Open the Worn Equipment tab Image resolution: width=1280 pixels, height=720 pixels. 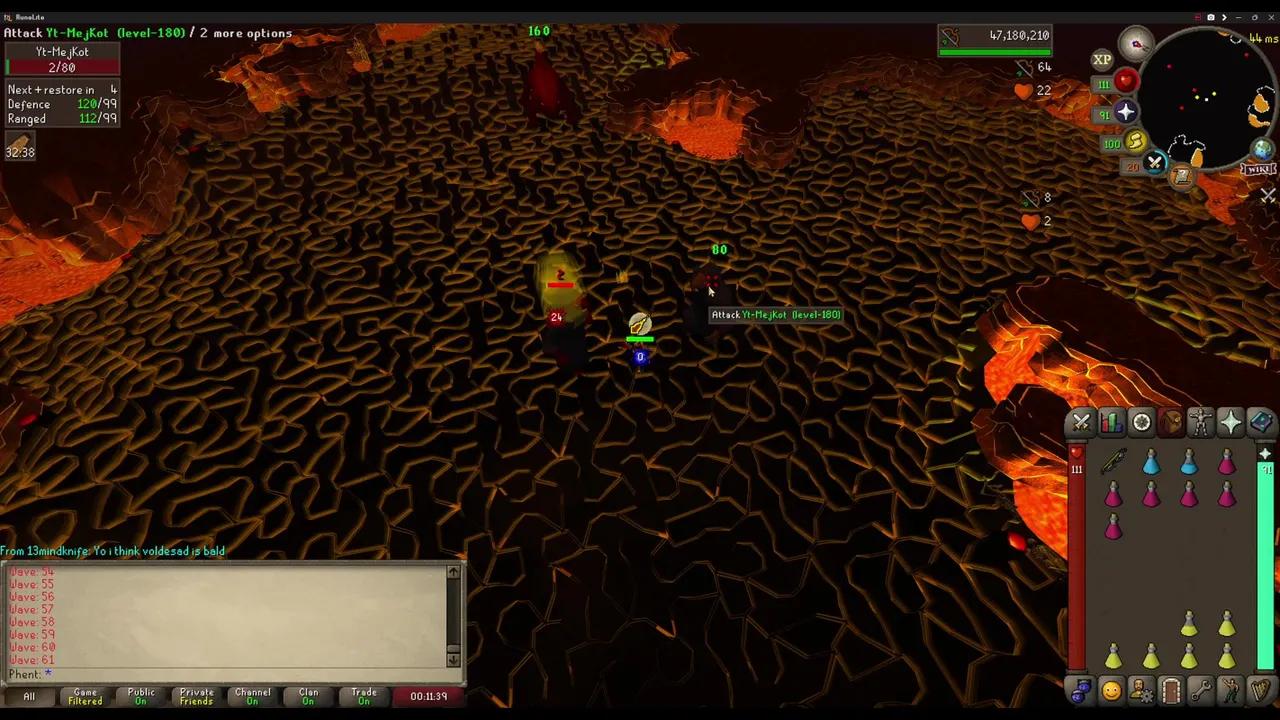(1201, 423)
